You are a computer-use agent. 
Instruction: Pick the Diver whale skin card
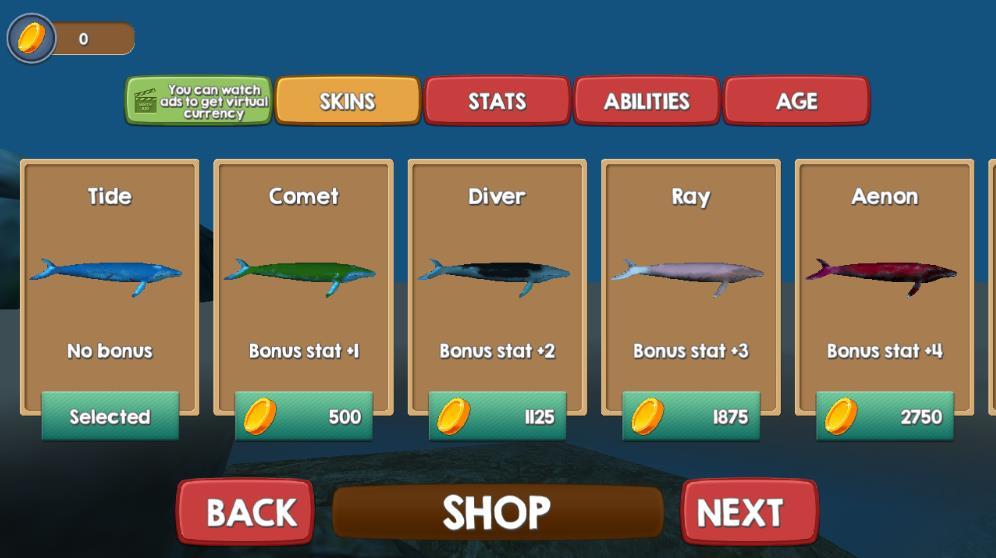(x=497, y=272)
